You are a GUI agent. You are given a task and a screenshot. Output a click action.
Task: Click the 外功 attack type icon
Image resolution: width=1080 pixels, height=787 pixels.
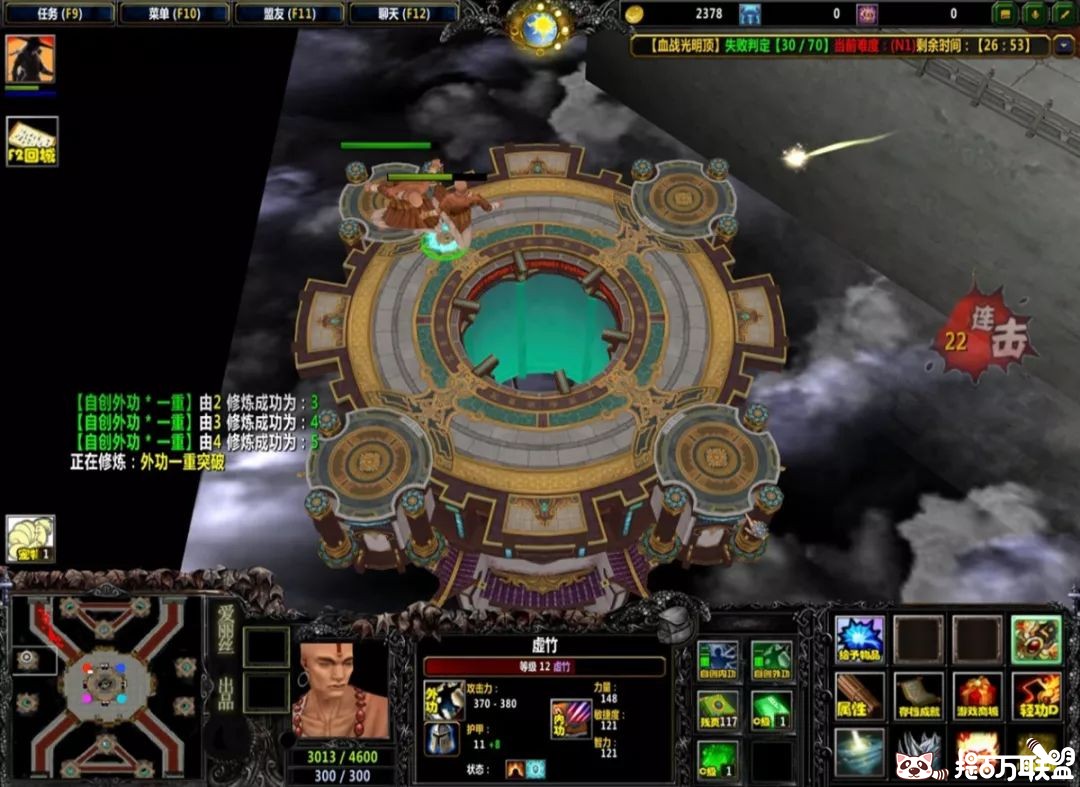pos(443,700)
